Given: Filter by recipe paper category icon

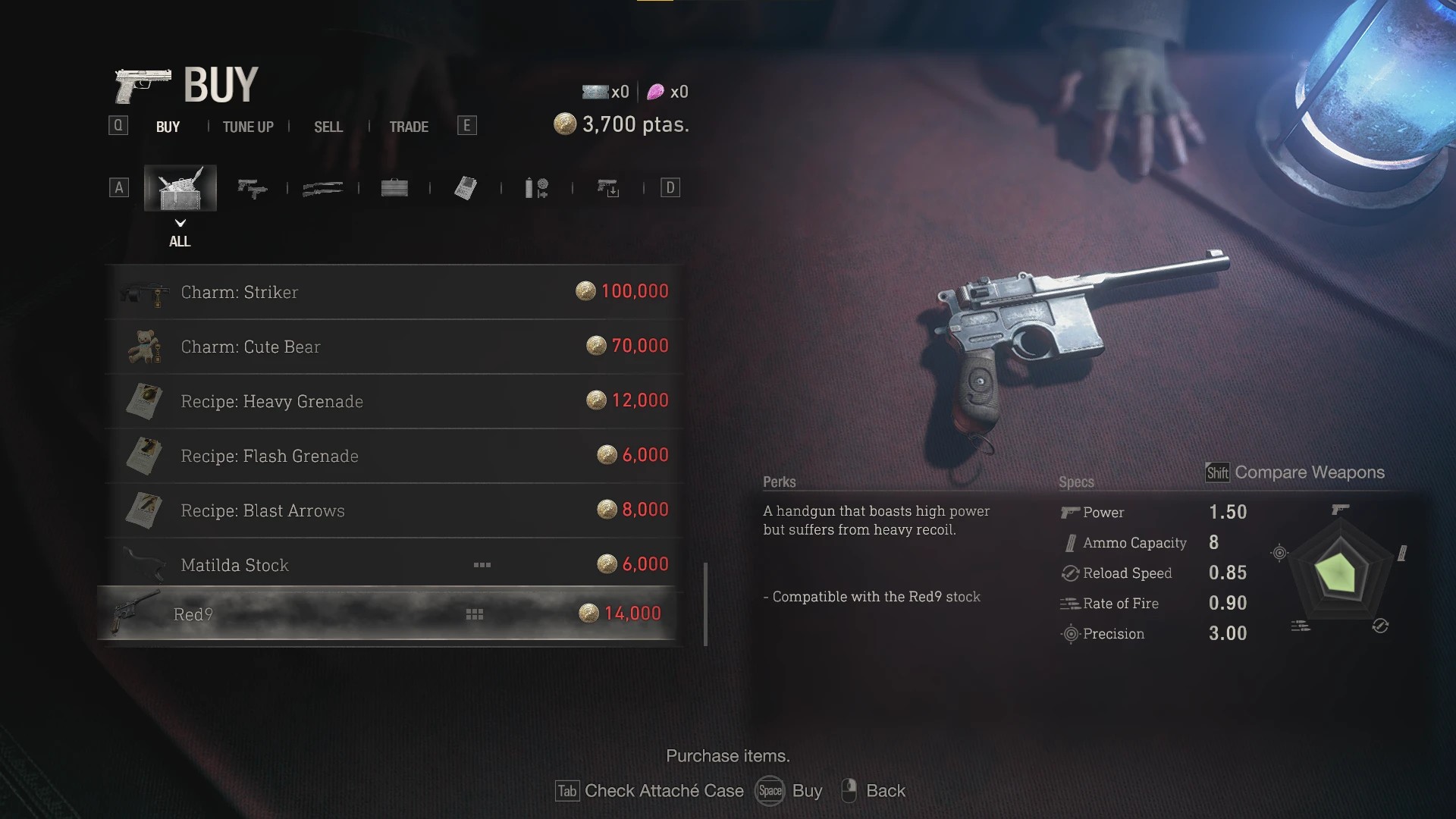Looking at the screenshot, I should pyautogui.click(x=466, y=188).
